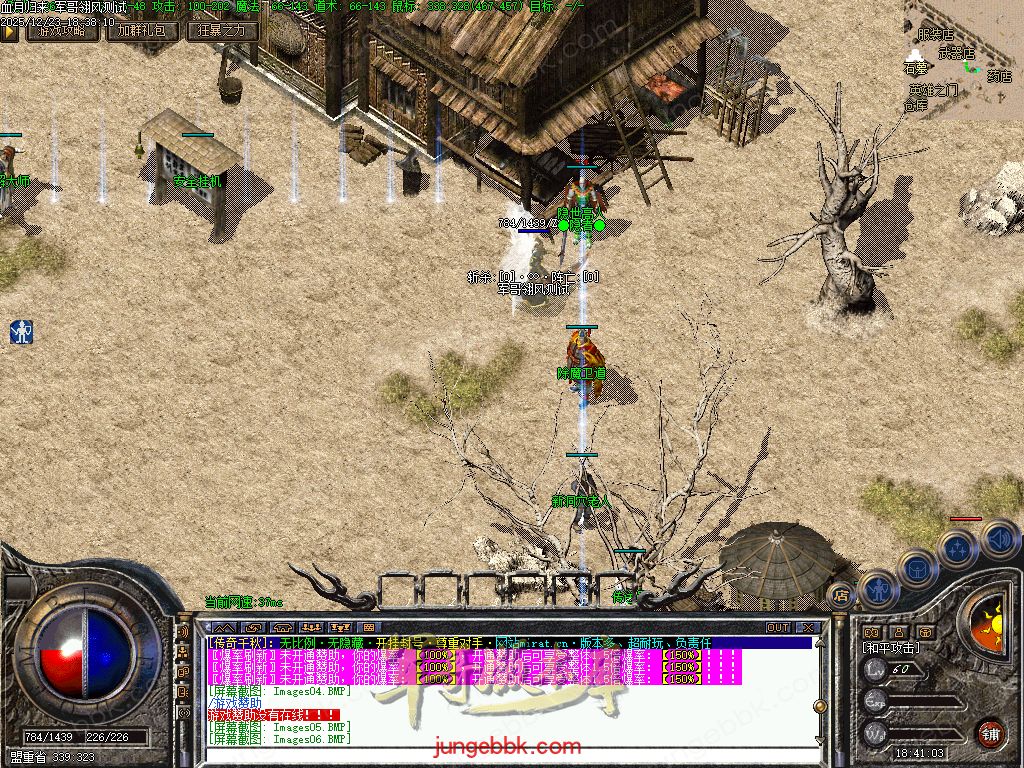The height and width of the screenshot is (768, 1024).
Task: Click the yellow arrow expander at top-left
Action: coord(9,31)
